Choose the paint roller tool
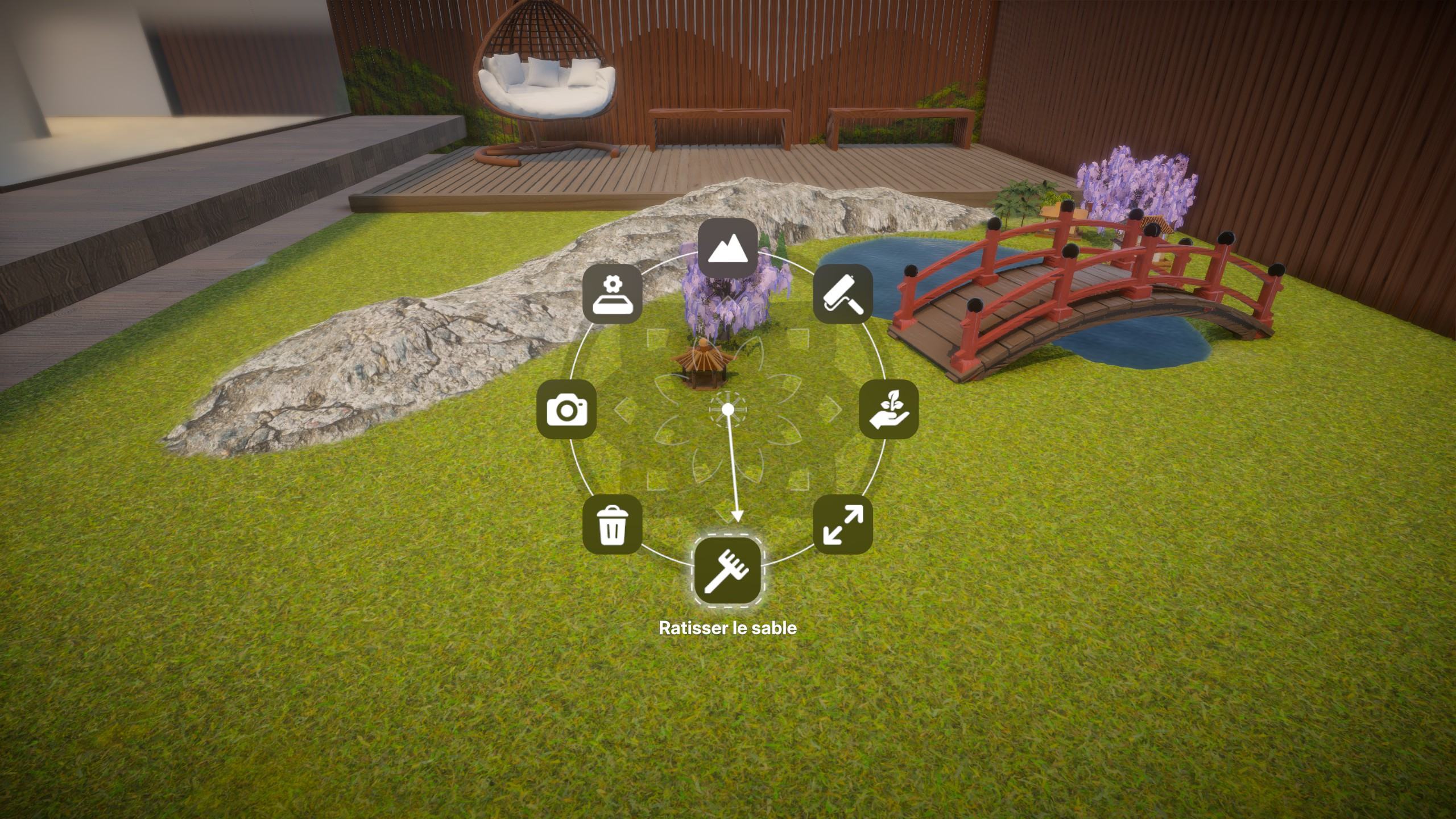This screenshot has width=1456, height=819. (843, 294)
